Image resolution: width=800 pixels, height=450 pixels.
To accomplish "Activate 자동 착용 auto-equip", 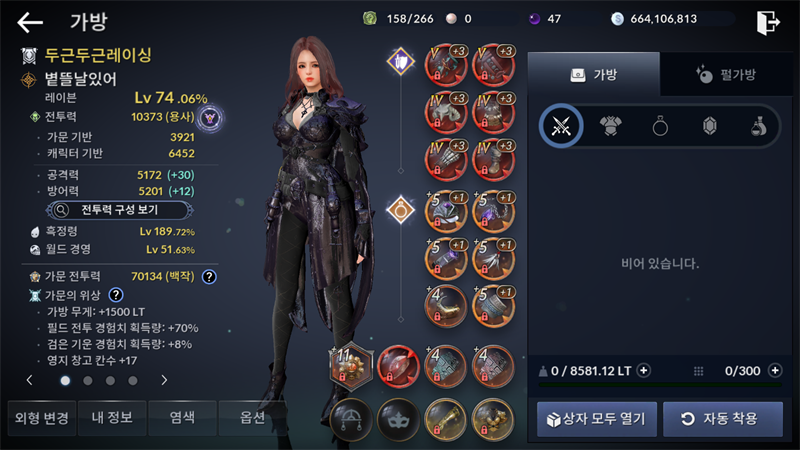I will 723,418.
